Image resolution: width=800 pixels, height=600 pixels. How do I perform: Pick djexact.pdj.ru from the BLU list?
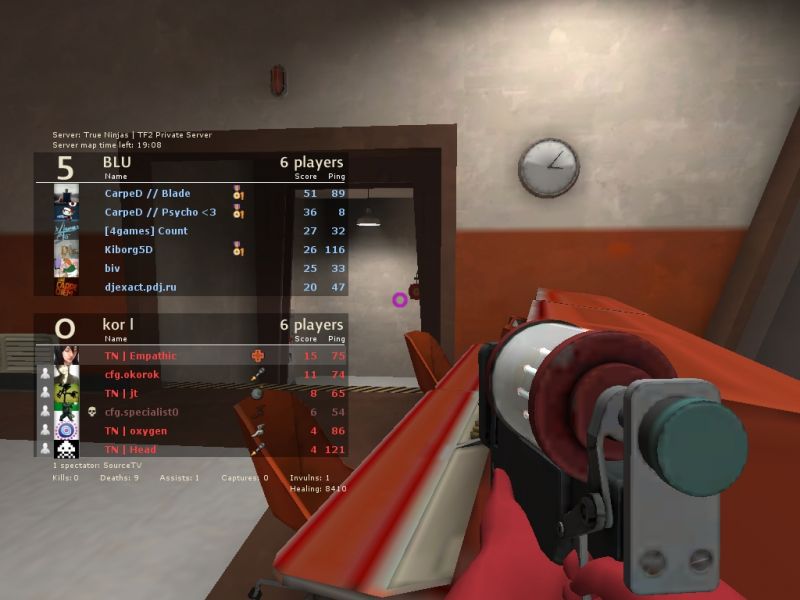click(x=140, y=287)
